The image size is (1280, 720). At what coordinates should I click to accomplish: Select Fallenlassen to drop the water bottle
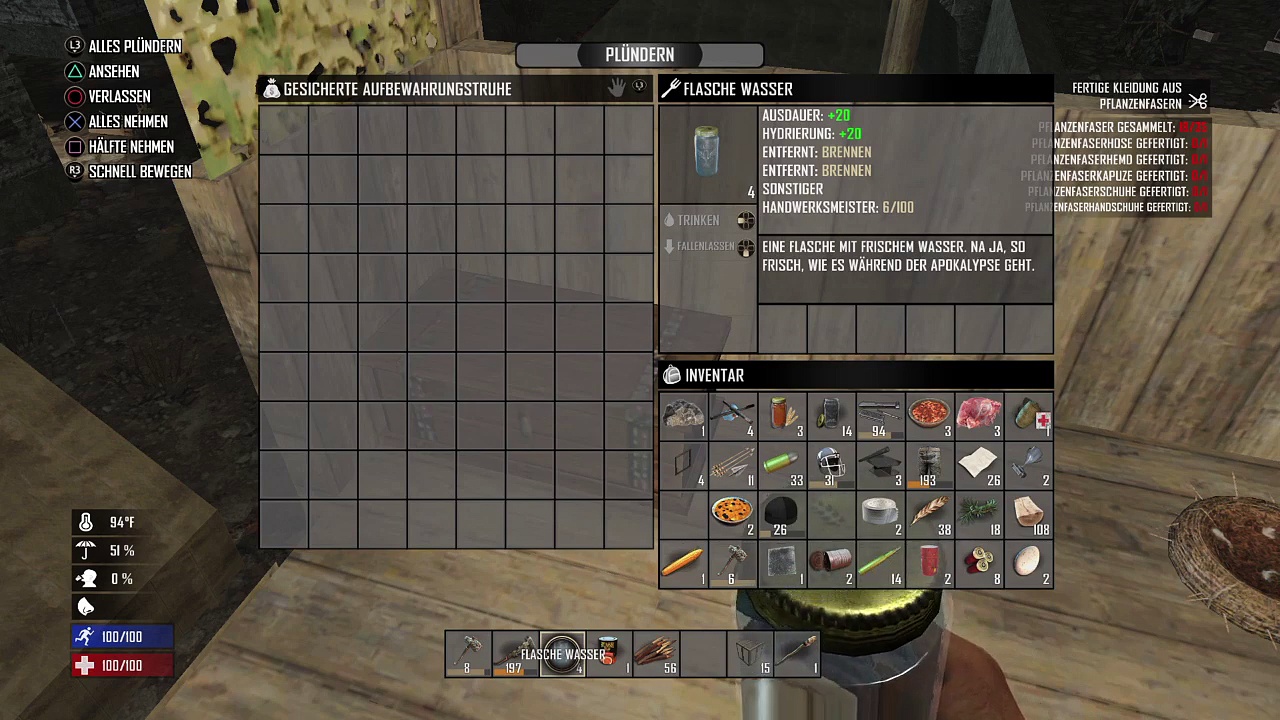(x=705, y=246)
